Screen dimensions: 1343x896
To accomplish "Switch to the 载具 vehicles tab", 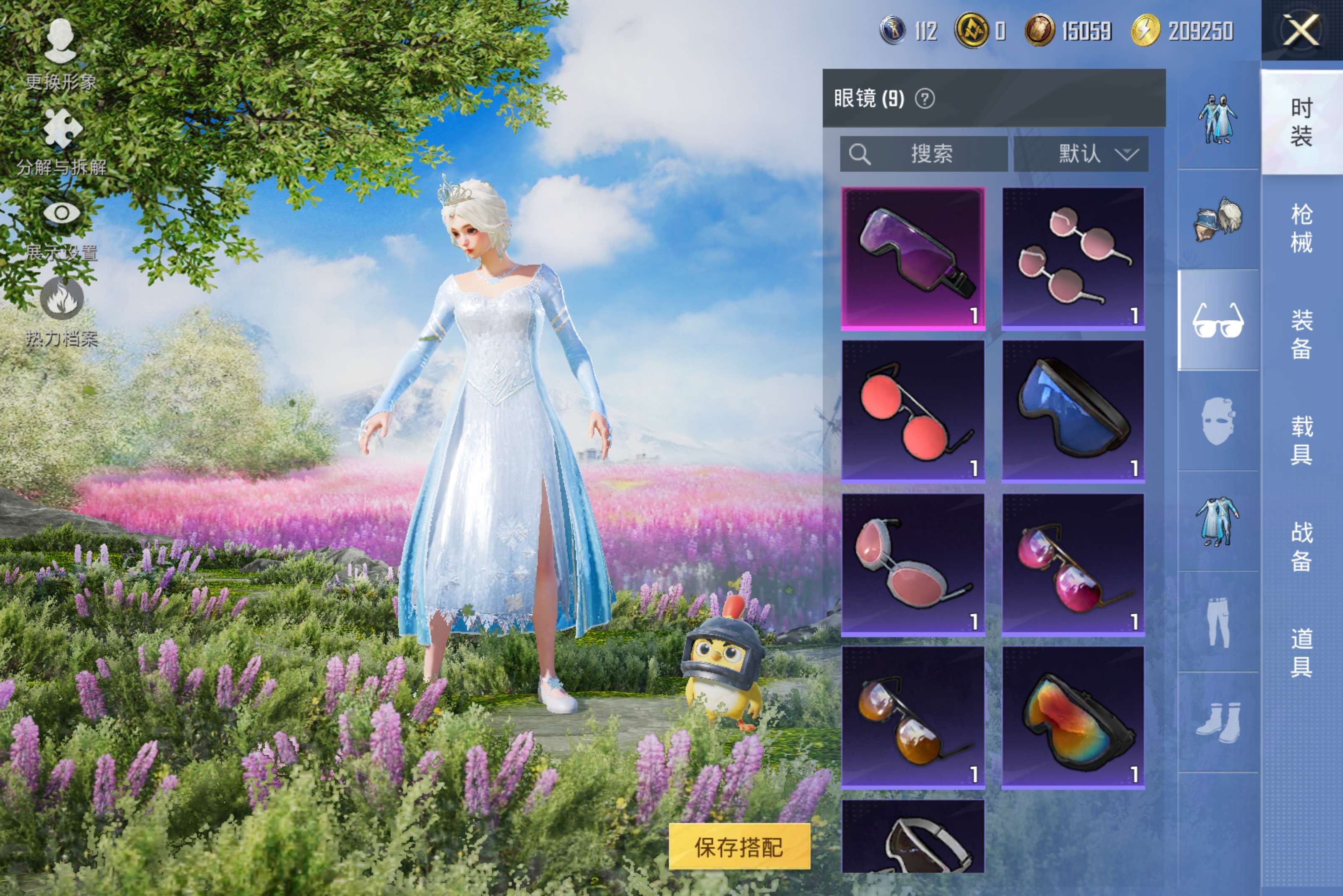I will (1301, 440).
